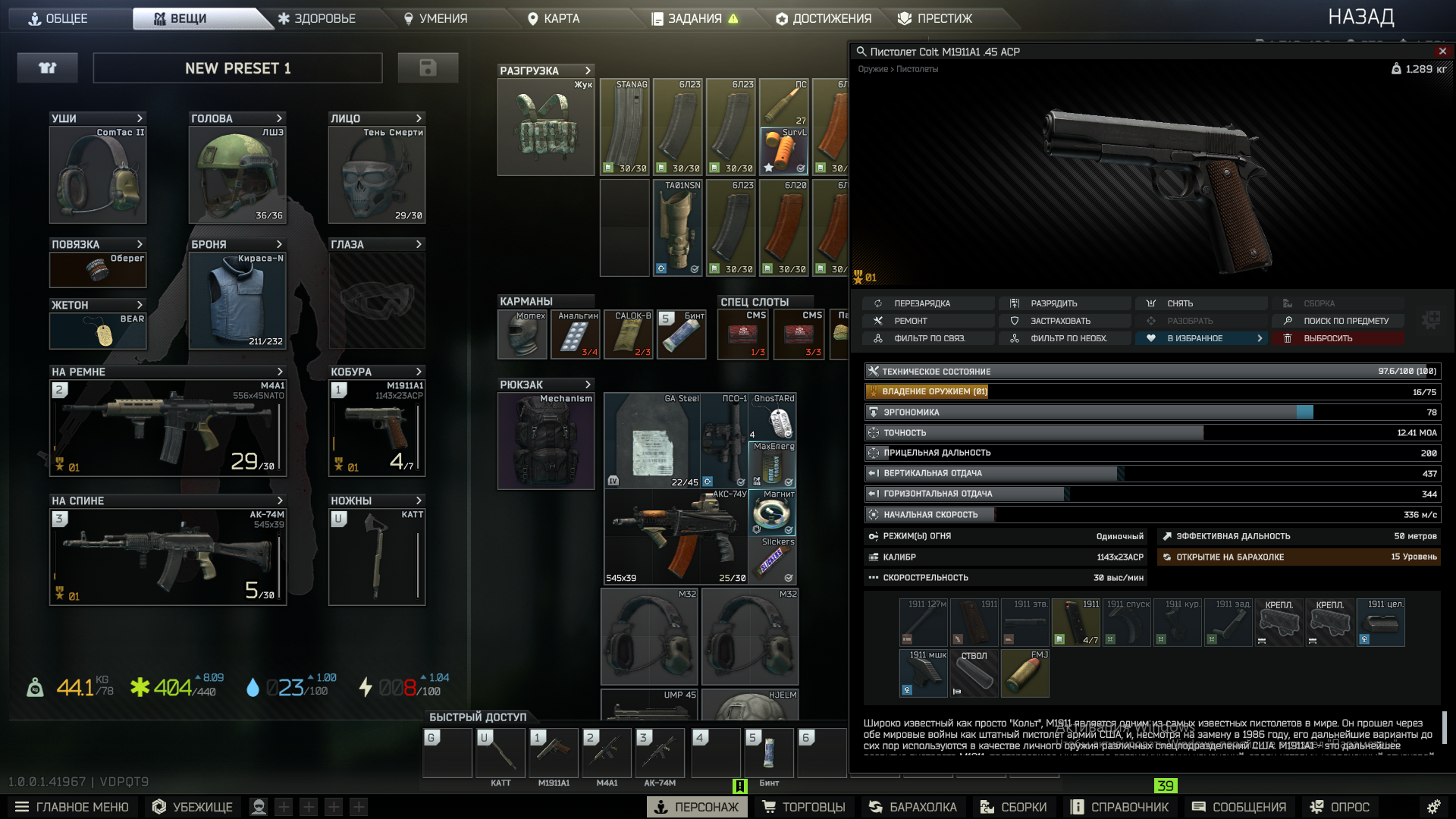Screen dimensions: 1456x819
Task: Go to the БАРАХОЛКА flea market
Action: tap(913, 807)
